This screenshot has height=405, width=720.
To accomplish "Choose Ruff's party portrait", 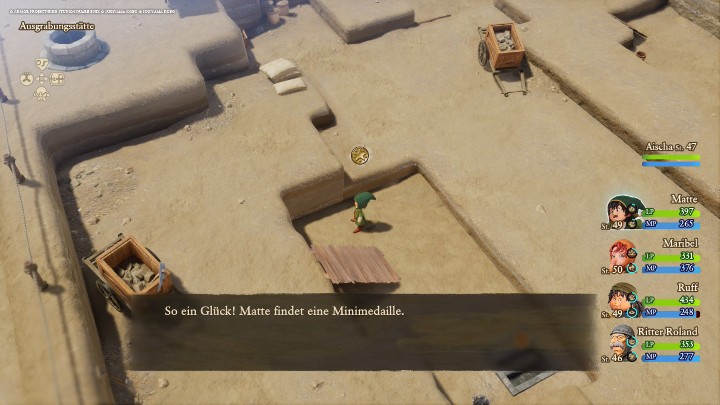I will [622, 299].
